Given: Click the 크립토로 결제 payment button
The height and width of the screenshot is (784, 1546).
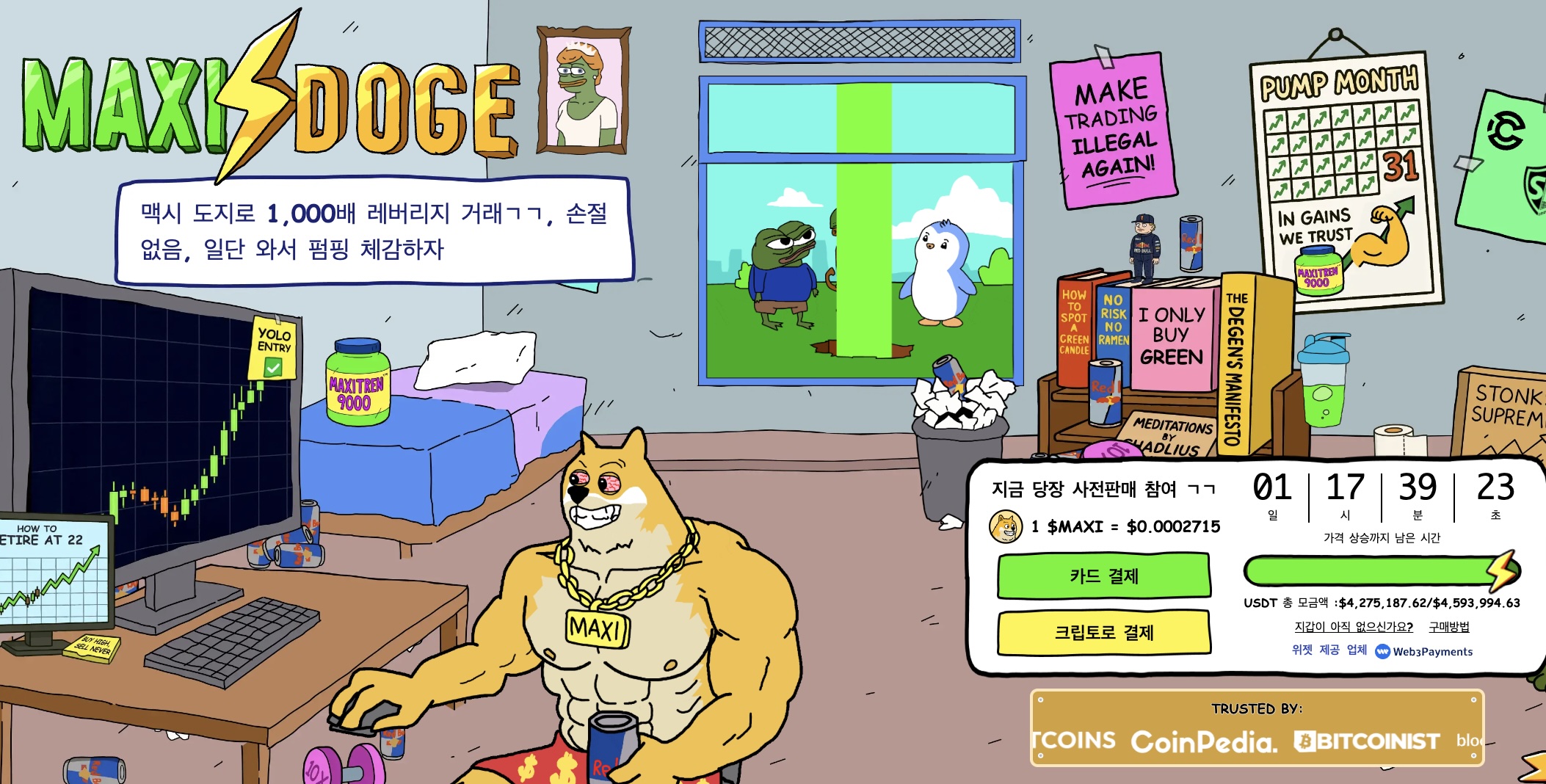Looking at the screenshot, I should click(x=1104, y=632).
